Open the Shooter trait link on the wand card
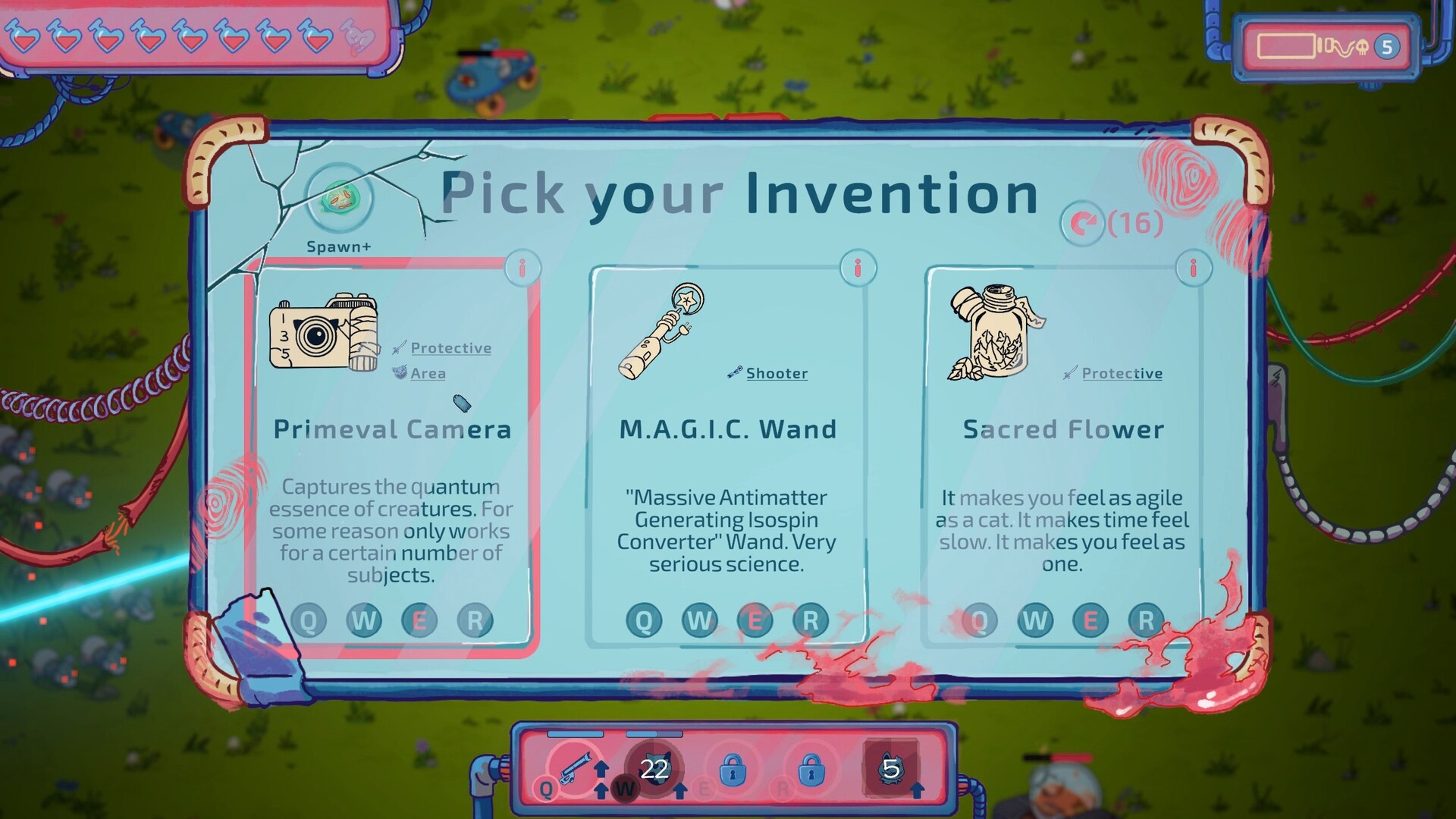Viewport: 1456px width, 819px height. 776,373
